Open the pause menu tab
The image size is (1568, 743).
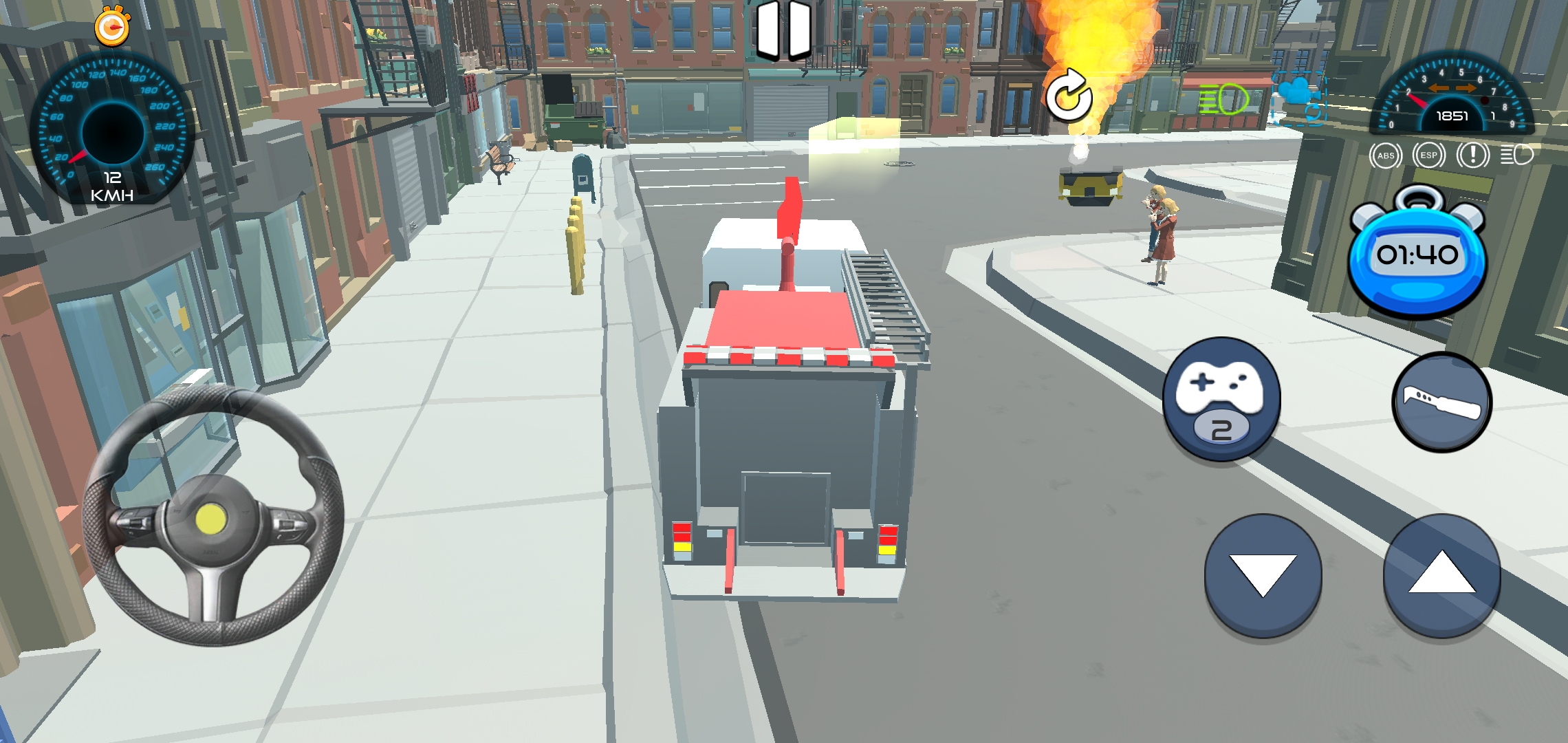pyautogui.click(x=784, y=29)
